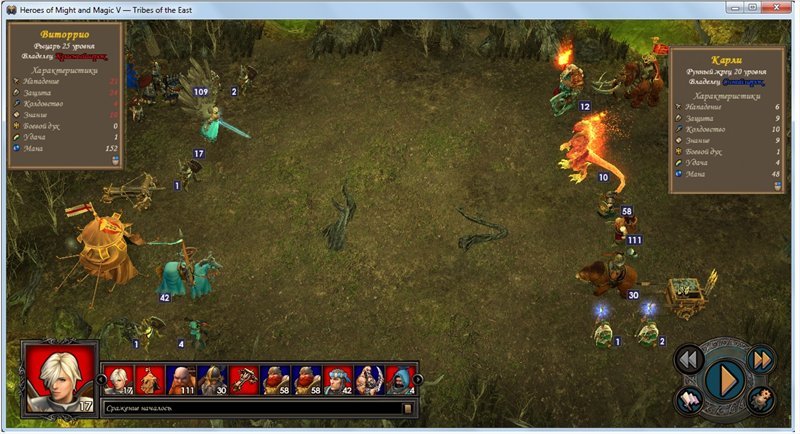Select the large blond hero portrait
800x434 pixels.
tap(59, 377)
